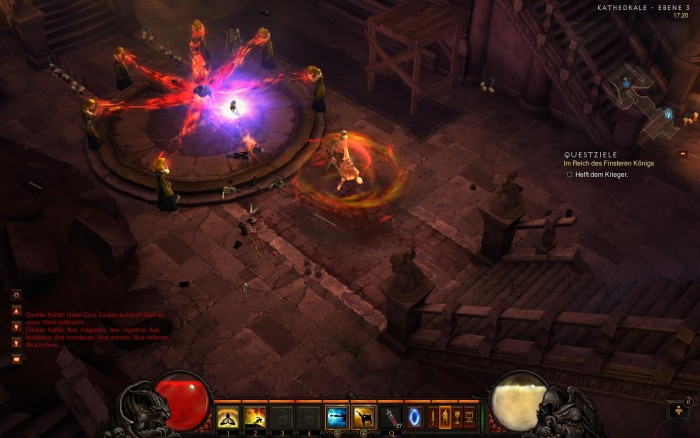Open chat settings gear button
Image resolution: width=700 pixels, height=438 pixels.
(x=16, y=295)
